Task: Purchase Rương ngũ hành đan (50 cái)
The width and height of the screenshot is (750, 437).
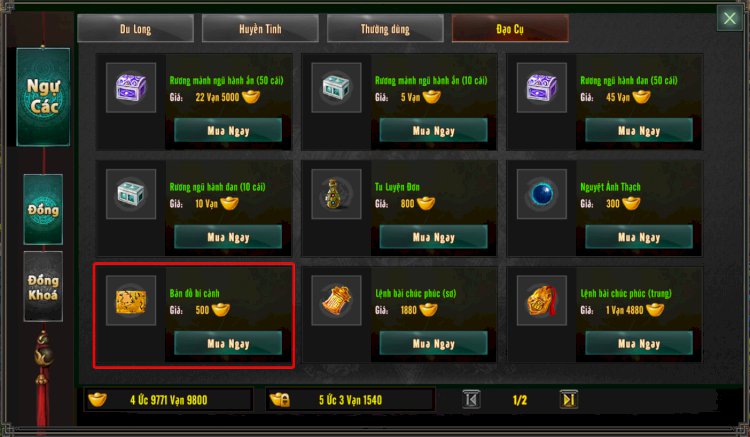Action: click(638, 131)
